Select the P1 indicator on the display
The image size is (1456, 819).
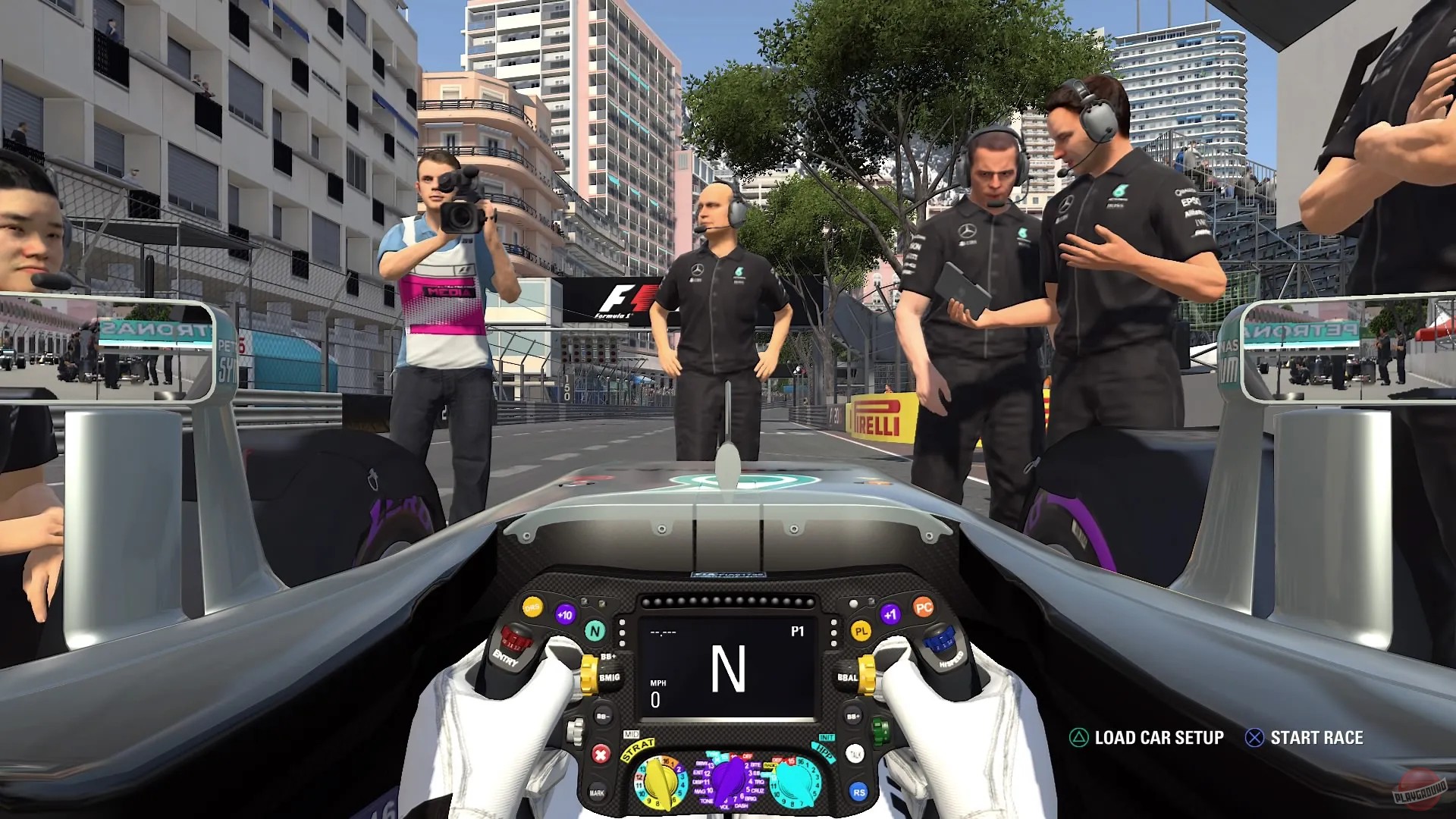click(798, 632)
